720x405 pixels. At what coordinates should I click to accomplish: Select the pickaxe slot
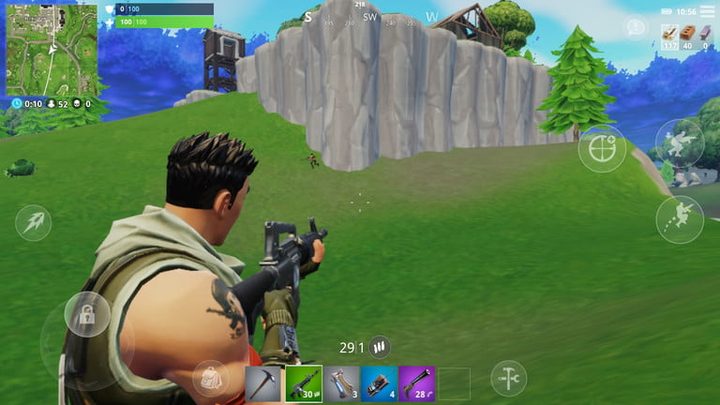coord(266,383)
